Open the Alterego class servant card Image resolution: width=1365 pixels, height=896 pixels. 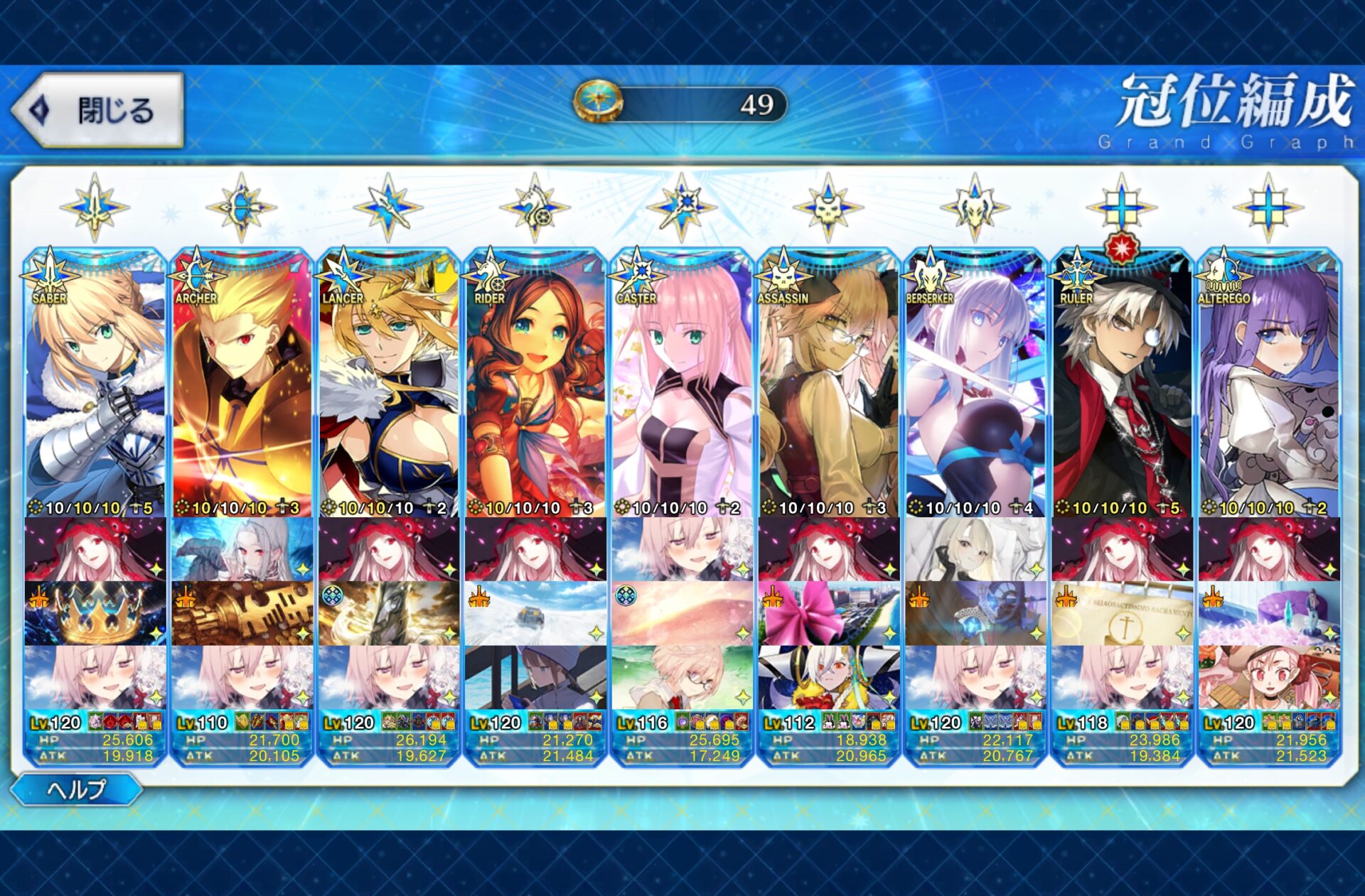point(1269,384)
